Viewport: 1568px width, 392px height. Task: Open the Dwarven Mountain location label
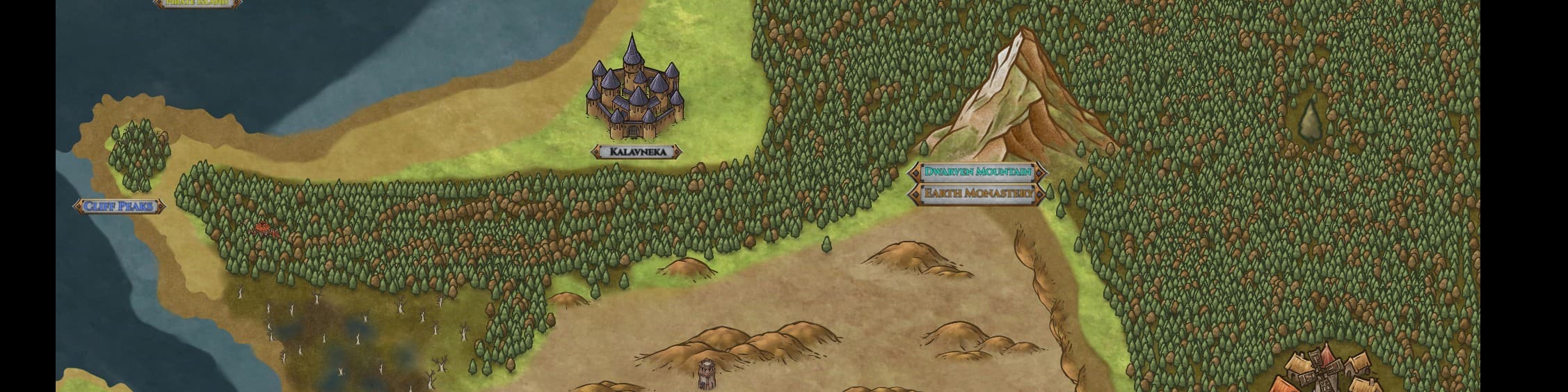click(977, 171)
